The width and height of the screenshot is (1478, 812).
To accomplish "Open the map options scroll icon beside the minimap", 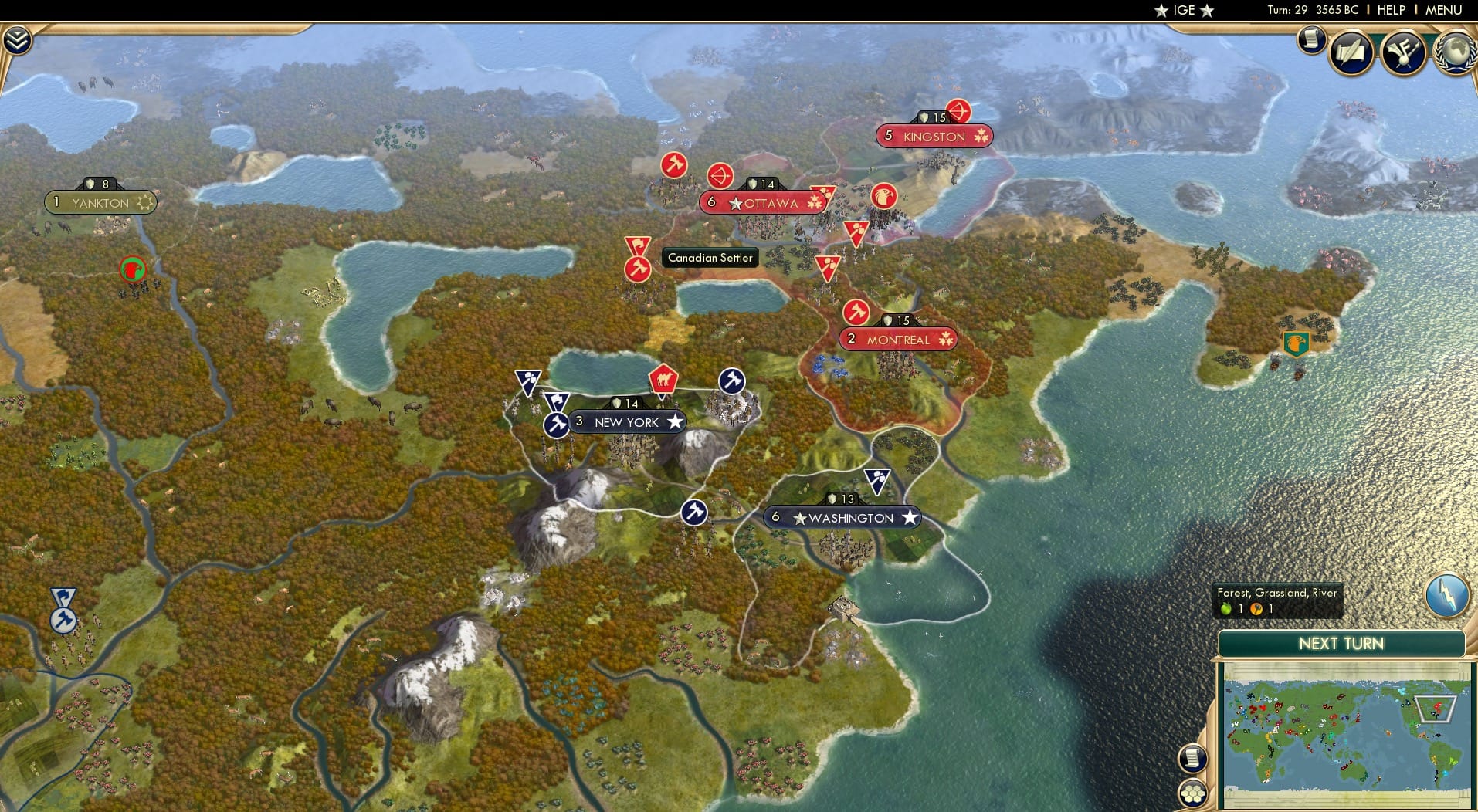I will 1193,757.
